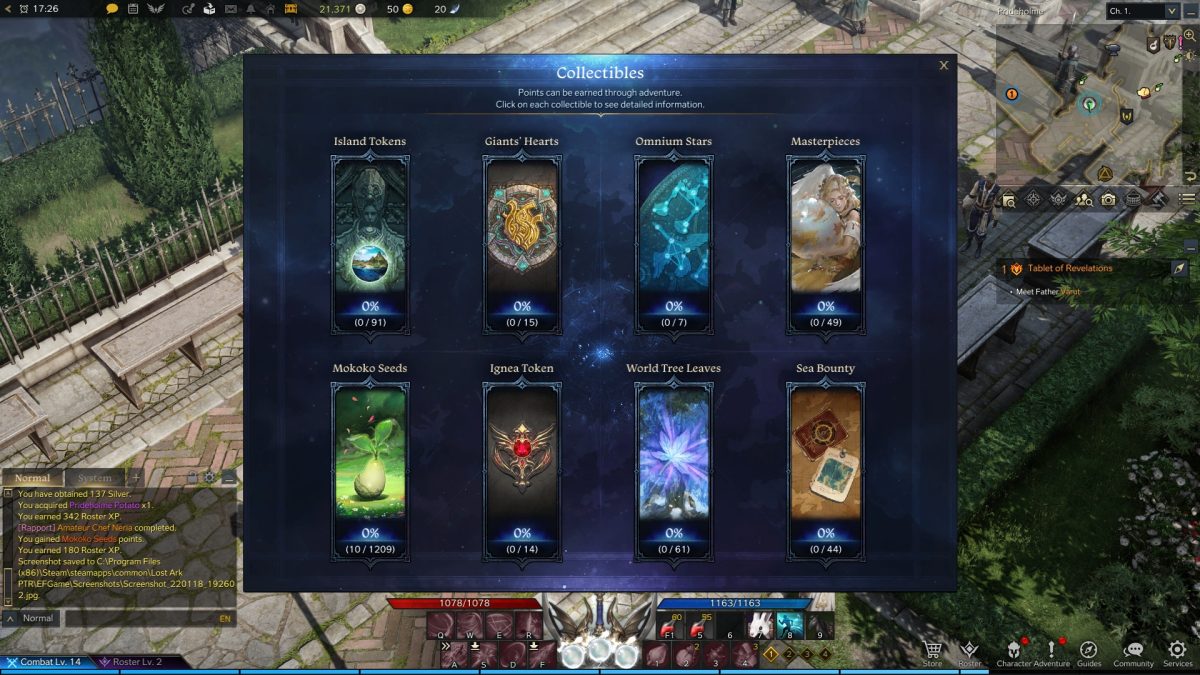1200x675 pixels.
Task: View Omnium Stars collectible details
Action: pyautogui.click(x=674, y=245)
